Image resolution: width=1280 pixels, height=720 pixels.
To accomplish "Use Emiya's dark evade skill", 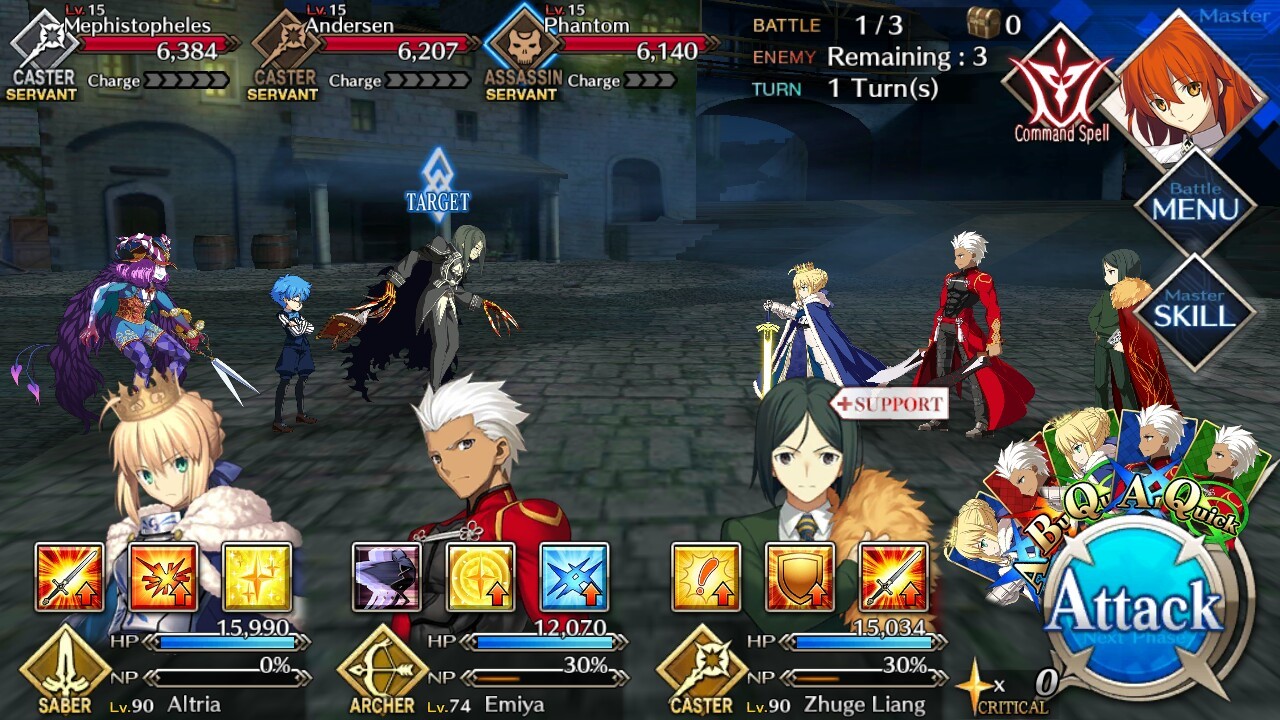I will 386,577.
